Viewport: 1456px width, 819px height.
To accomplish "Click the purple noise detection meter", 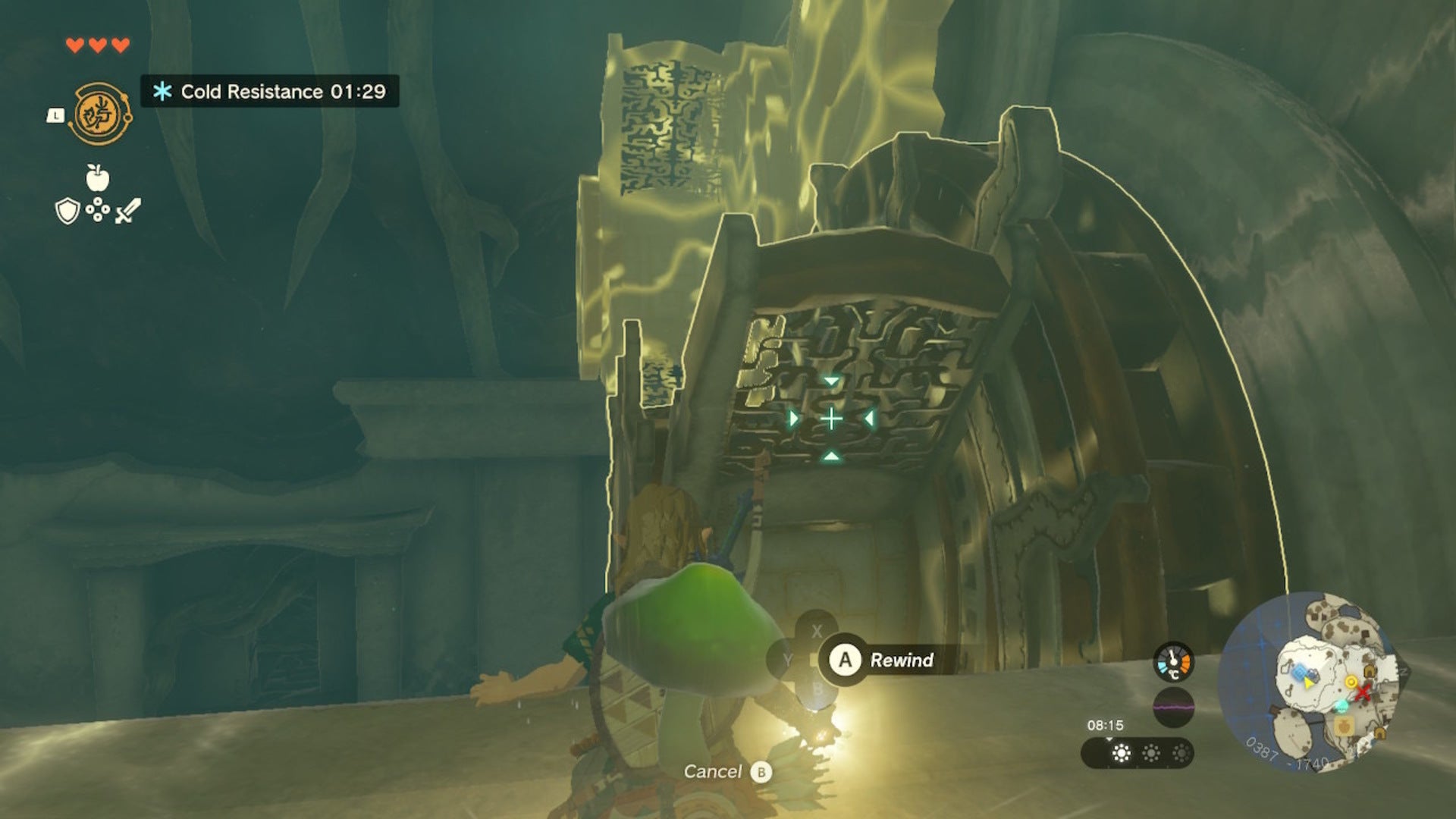I will [1173, 708].
